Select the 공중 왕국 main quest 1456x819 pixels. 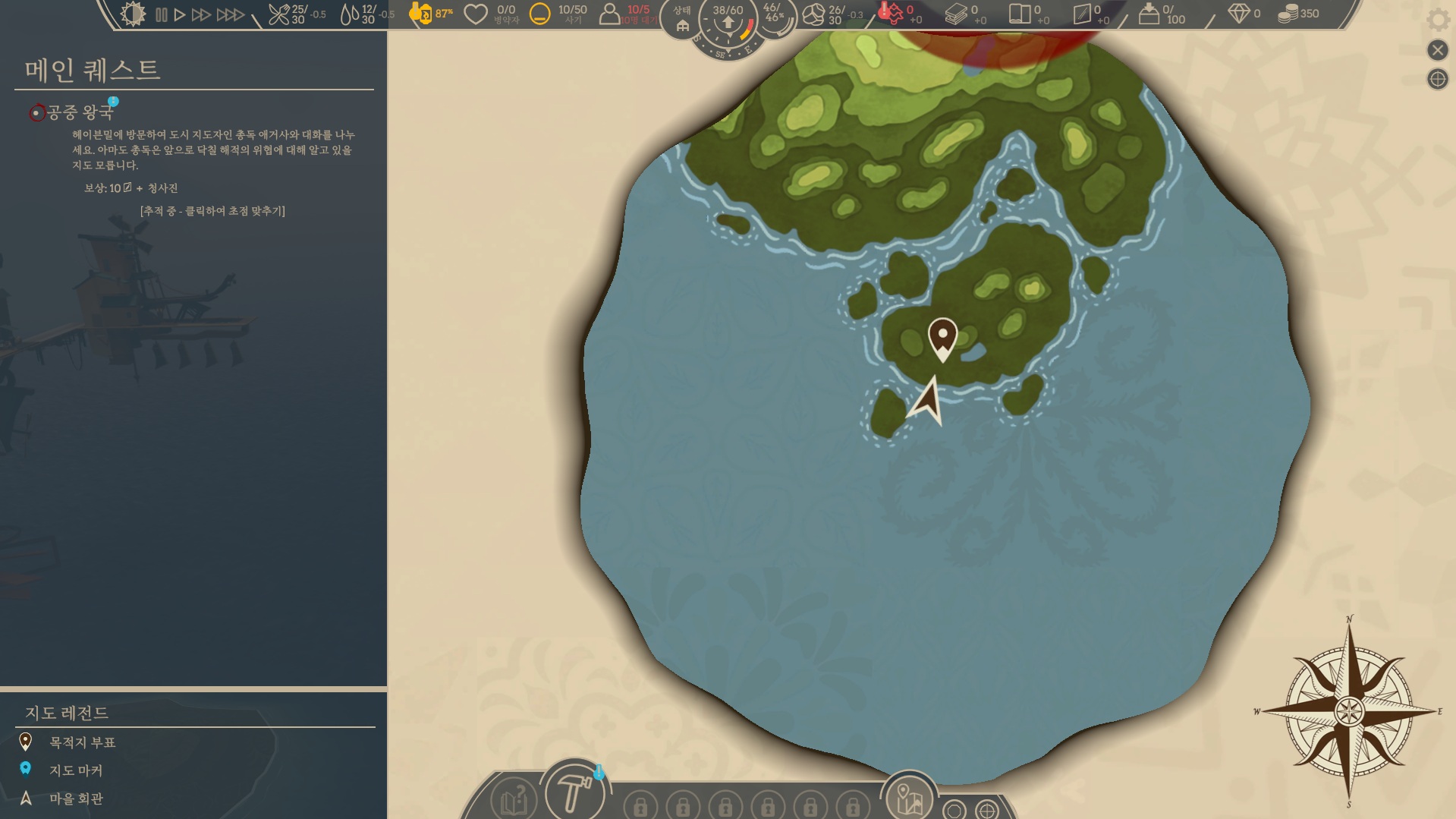(x=80, y=112)
